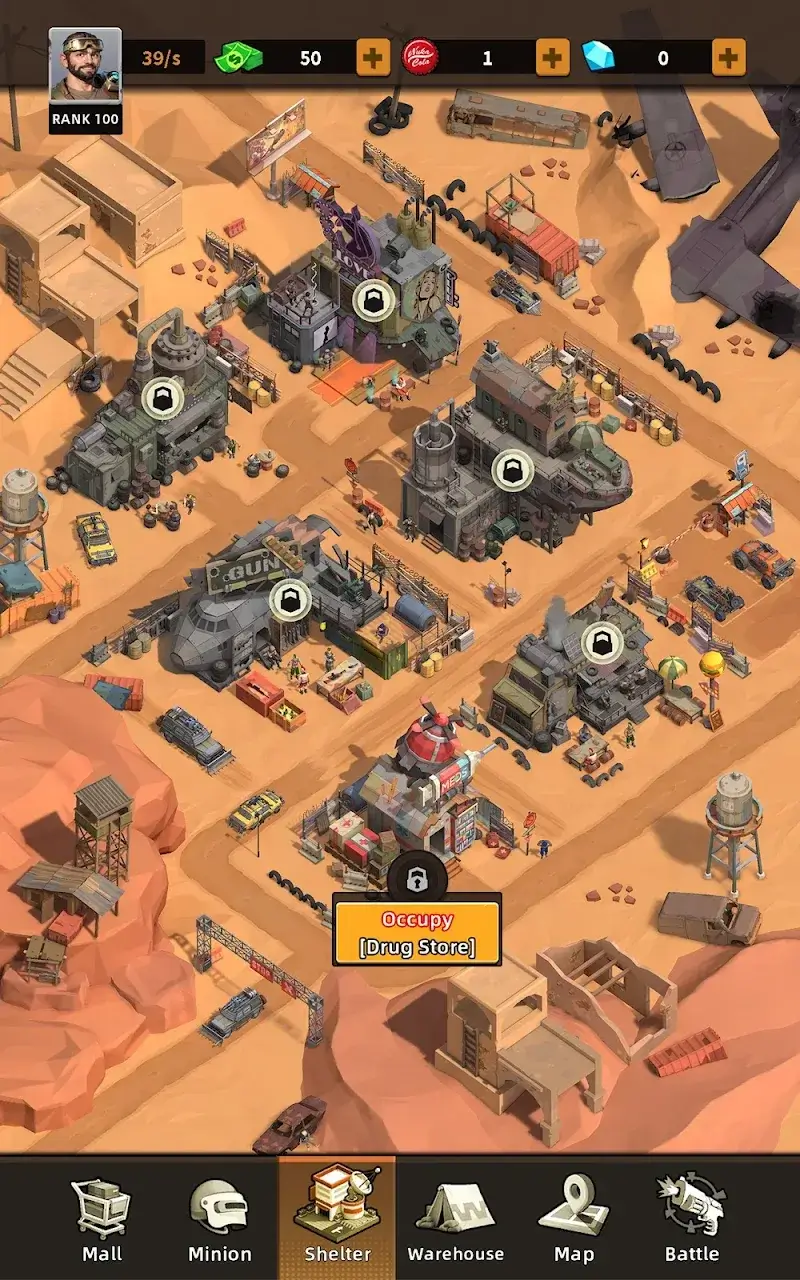Screen dimensions: 800x1280
Task: Buy more Nuka Cola caps
Action: click(553, 58)
